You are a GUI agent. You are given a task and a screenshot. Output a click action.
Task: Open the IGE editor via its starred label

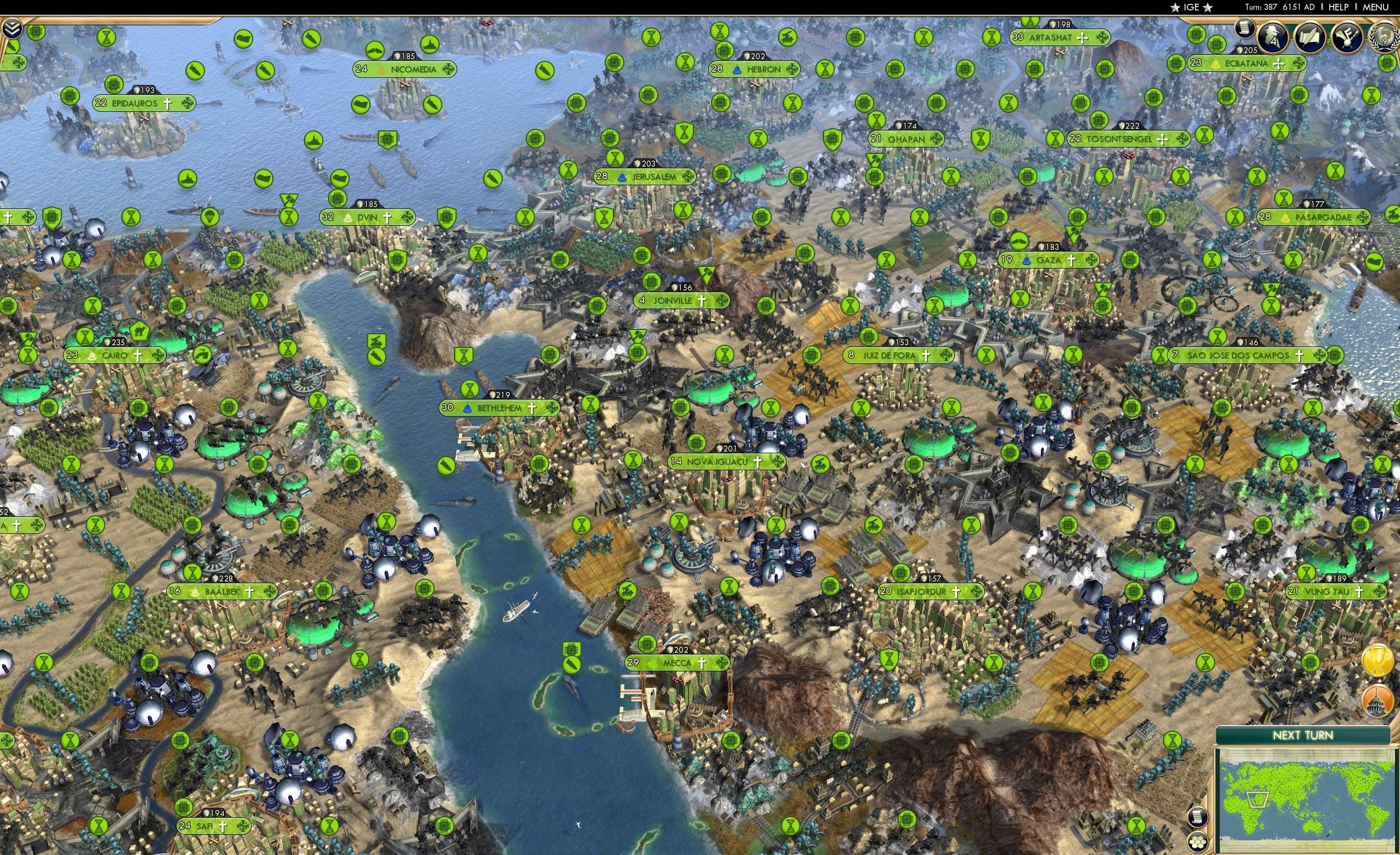coord(1191,7)
